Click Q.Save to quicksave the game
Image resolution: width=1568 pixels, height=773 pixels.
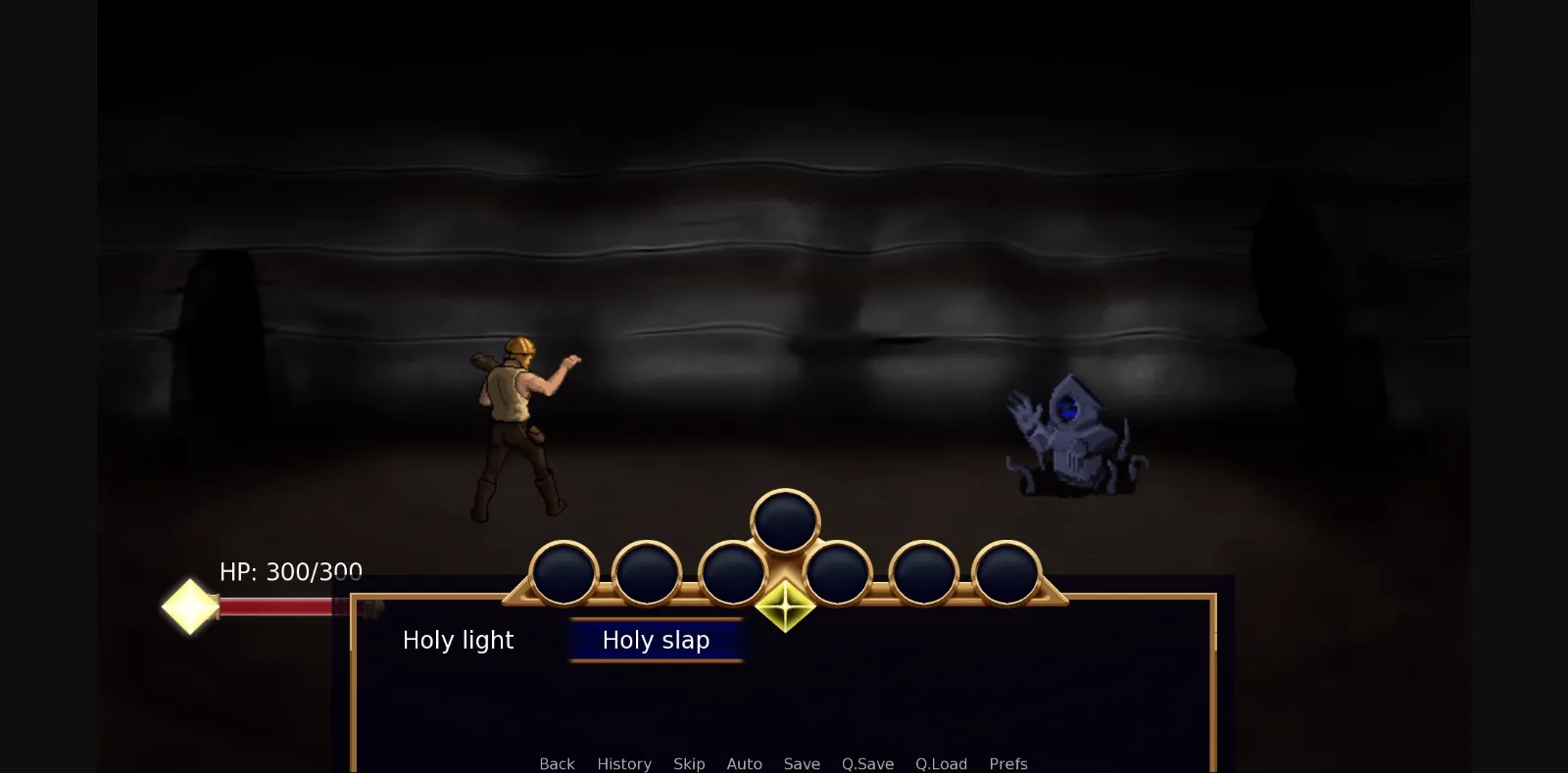tap(867, 763)
